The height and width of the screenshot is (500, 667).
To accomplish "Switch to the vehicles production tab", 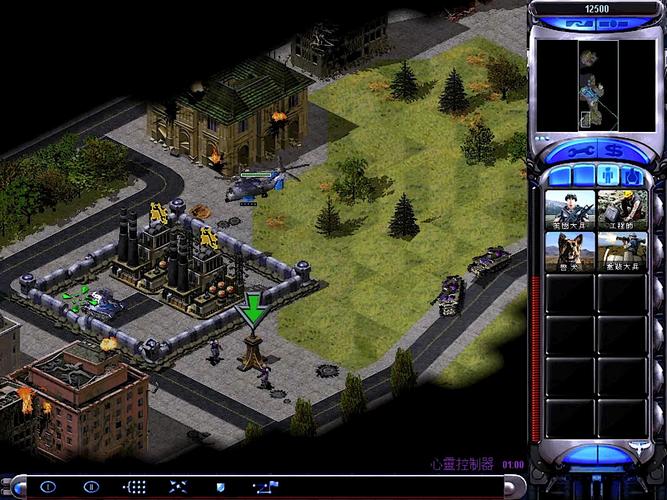I will pyautogui.click(x=632, y=177).
